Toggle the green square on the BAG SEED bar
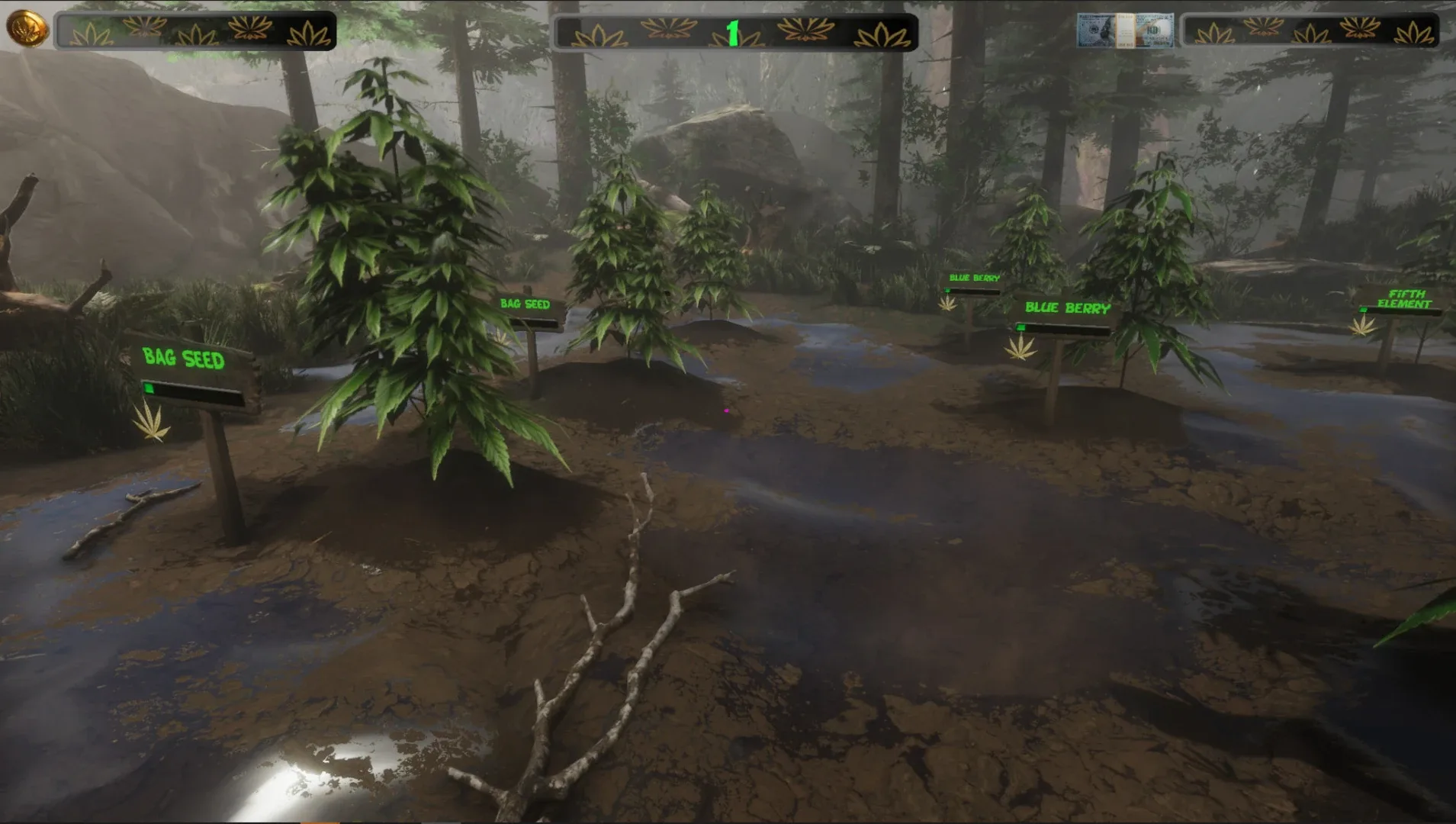Viewport: 1456px width, 824px height. point(148,389)
